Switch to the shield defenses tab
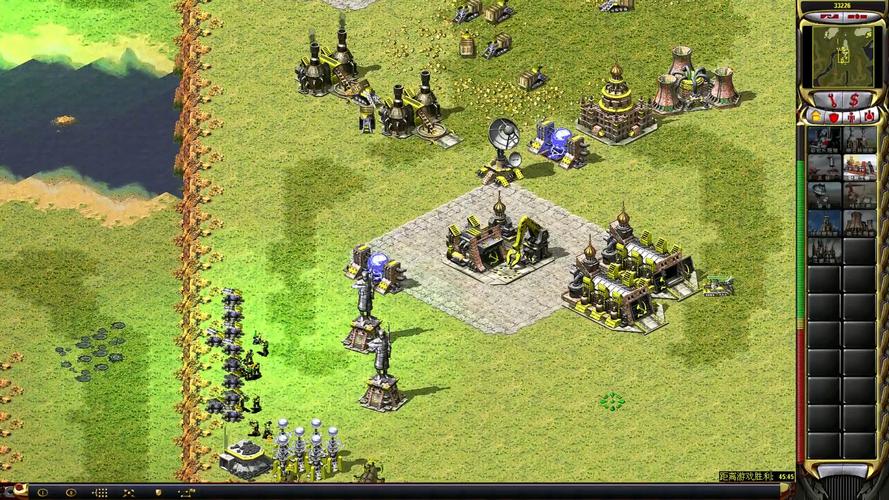Screen dimensions: 889x500 (x=832, y=118)
